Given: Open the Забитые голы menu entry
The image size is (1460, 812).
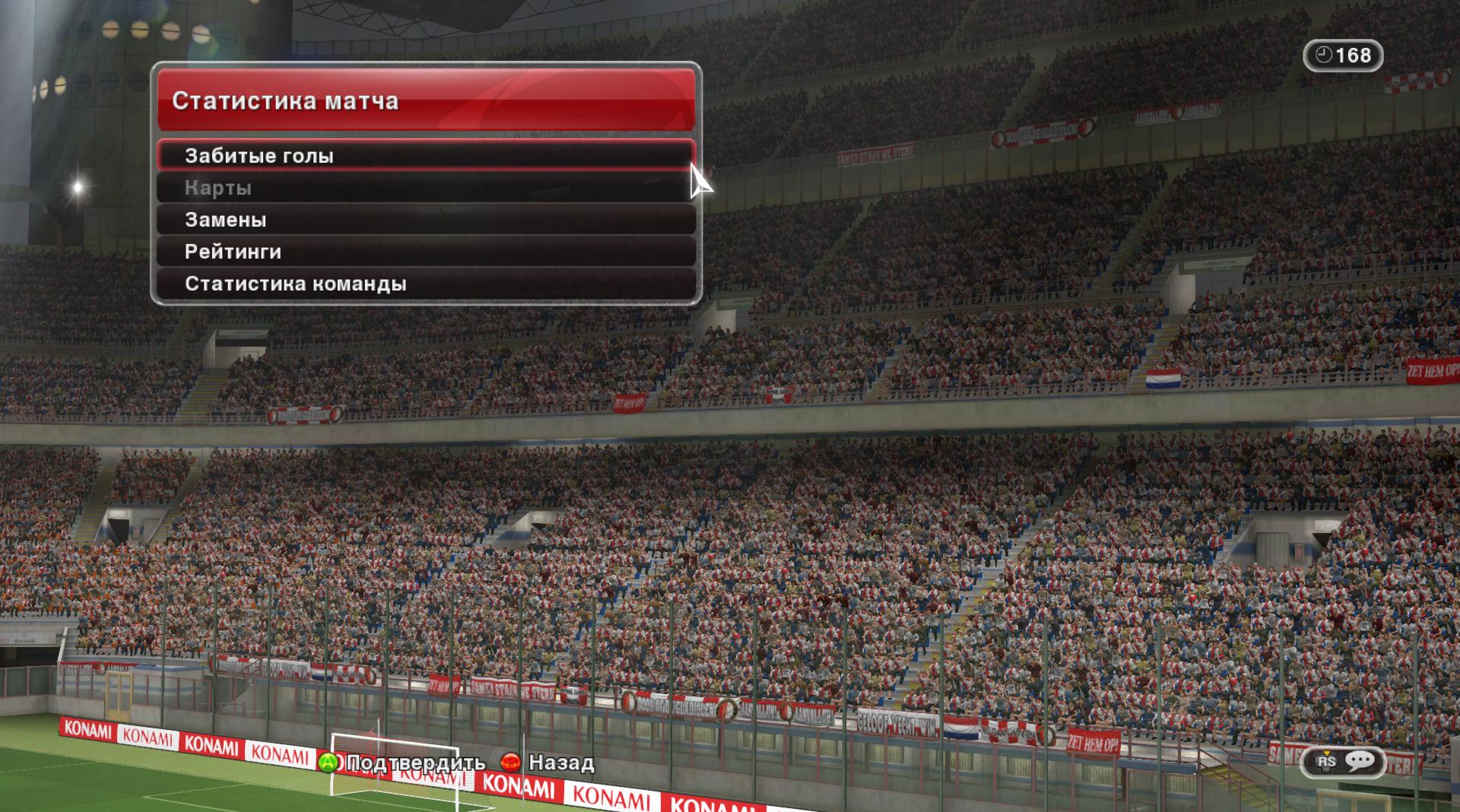Looking at the screenshot, I should click(x=426, y=156).
